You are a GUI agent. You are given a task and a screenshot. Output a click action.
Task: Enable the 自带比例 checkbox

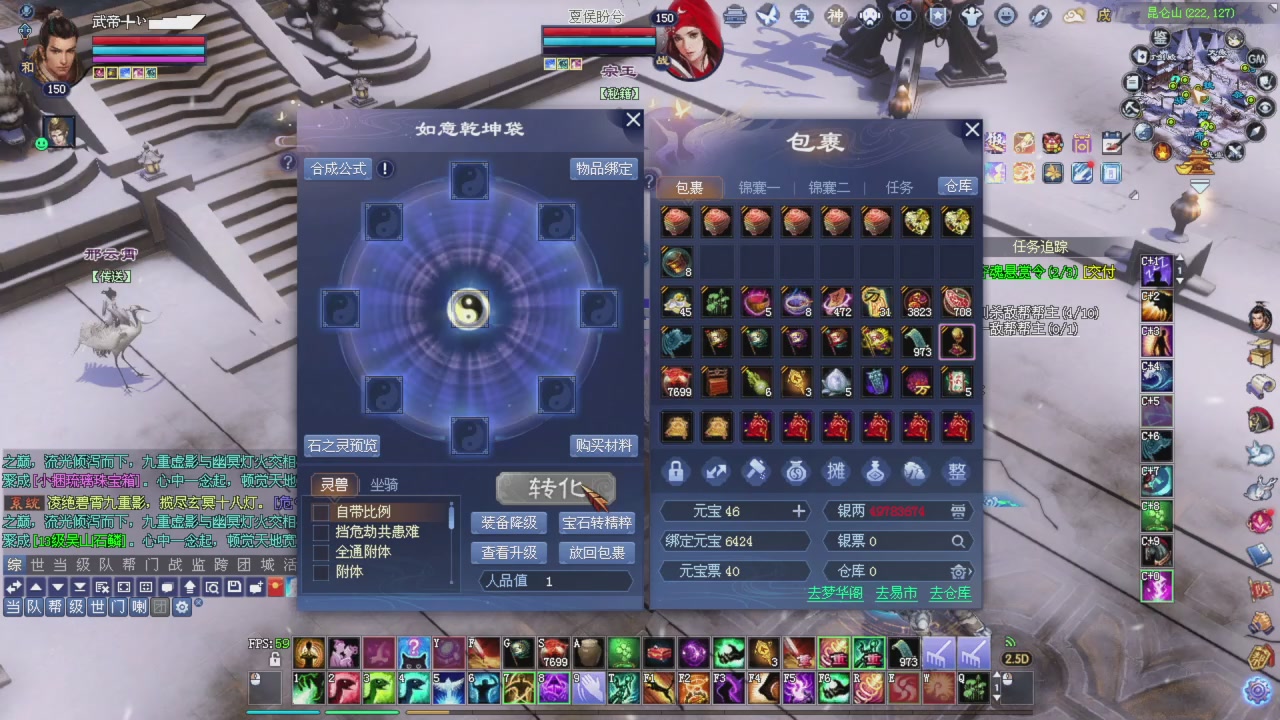(321, 513)
